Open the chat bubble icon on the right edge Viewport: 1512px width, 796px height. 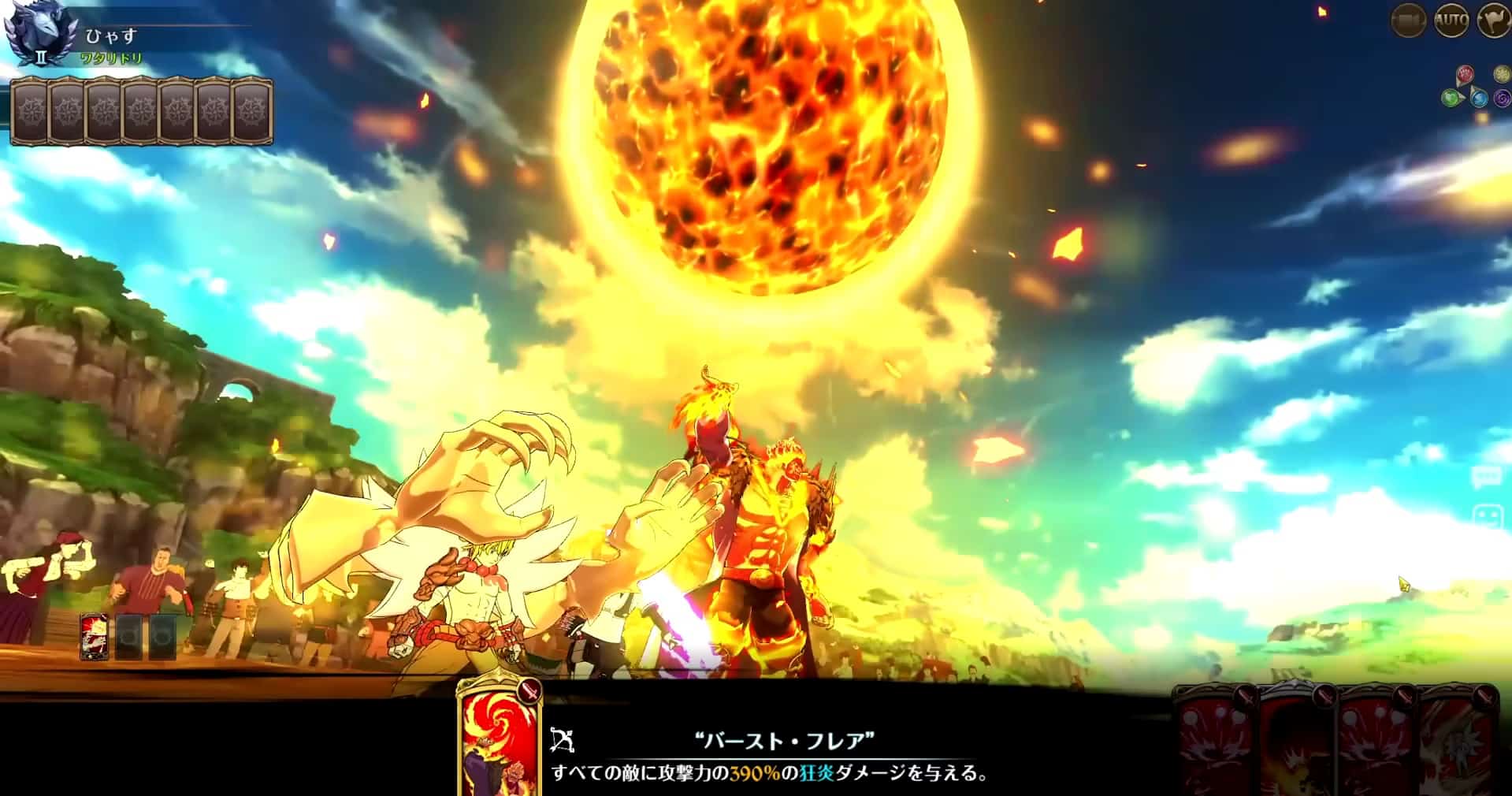[1488, 477]
